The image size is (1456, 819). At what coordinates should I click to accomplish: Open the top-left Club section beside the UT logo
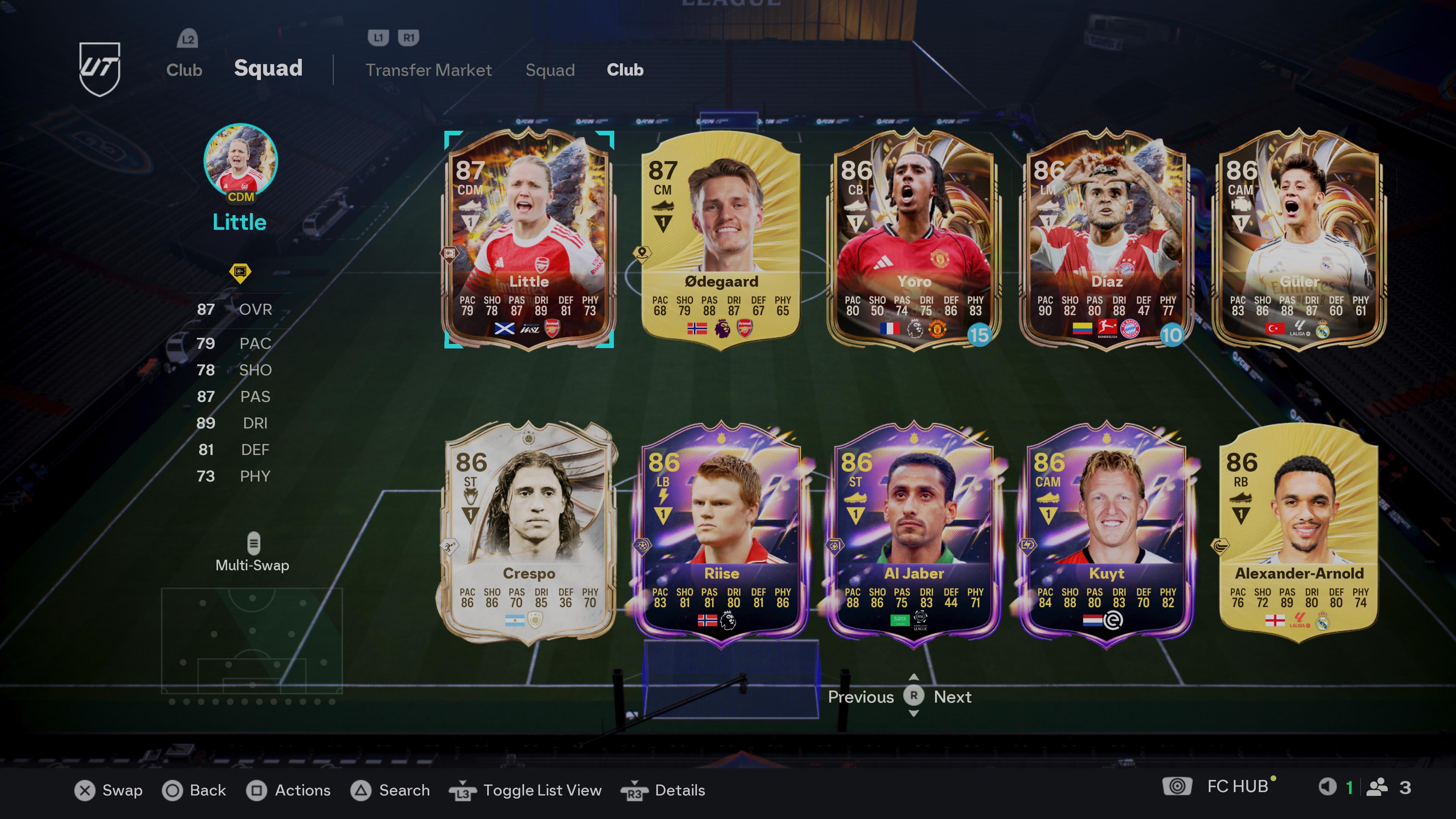pos(184,70)
